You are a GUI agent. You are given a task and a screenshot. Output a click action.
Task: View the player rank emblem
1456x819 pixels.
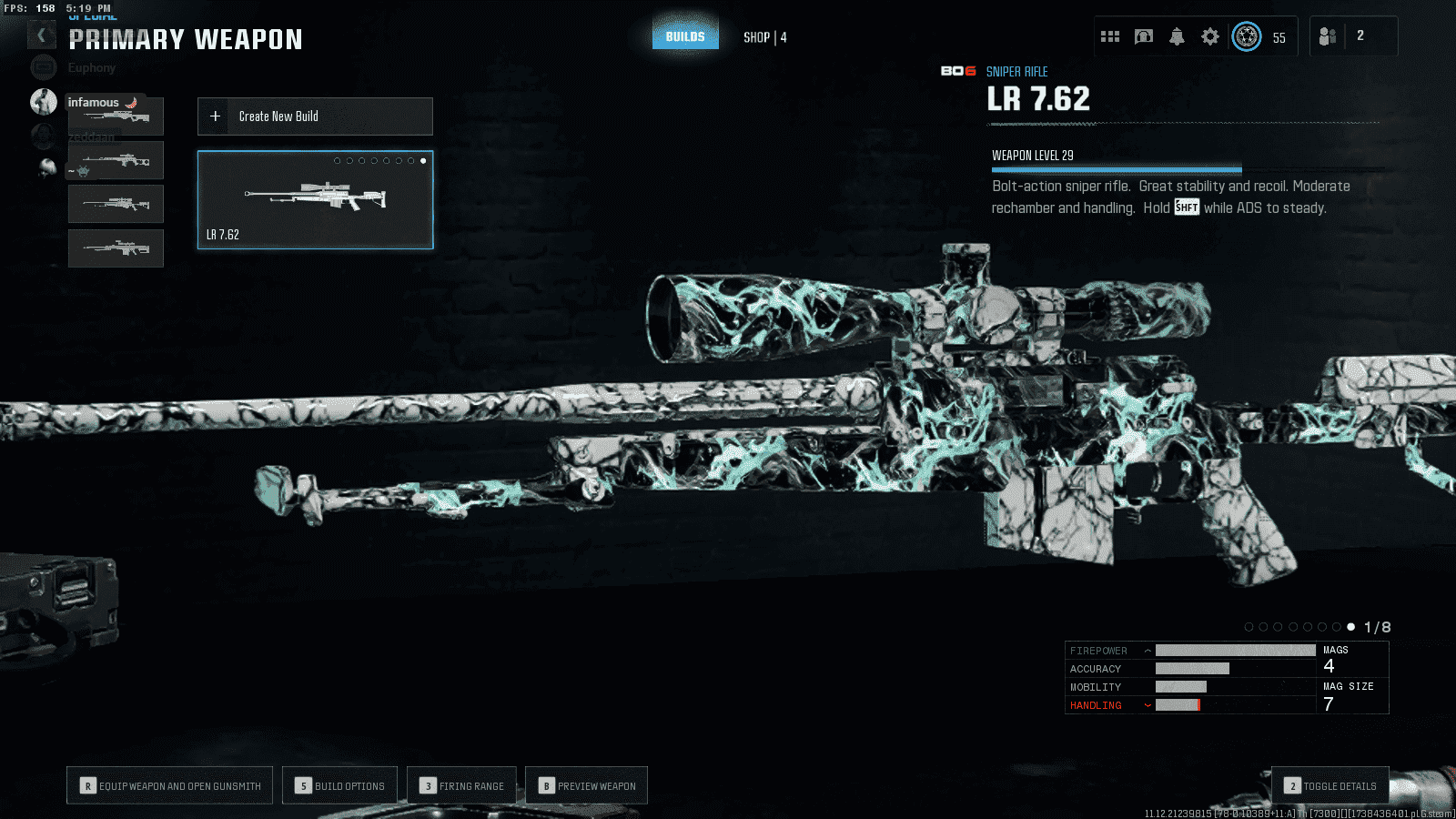1247,36
